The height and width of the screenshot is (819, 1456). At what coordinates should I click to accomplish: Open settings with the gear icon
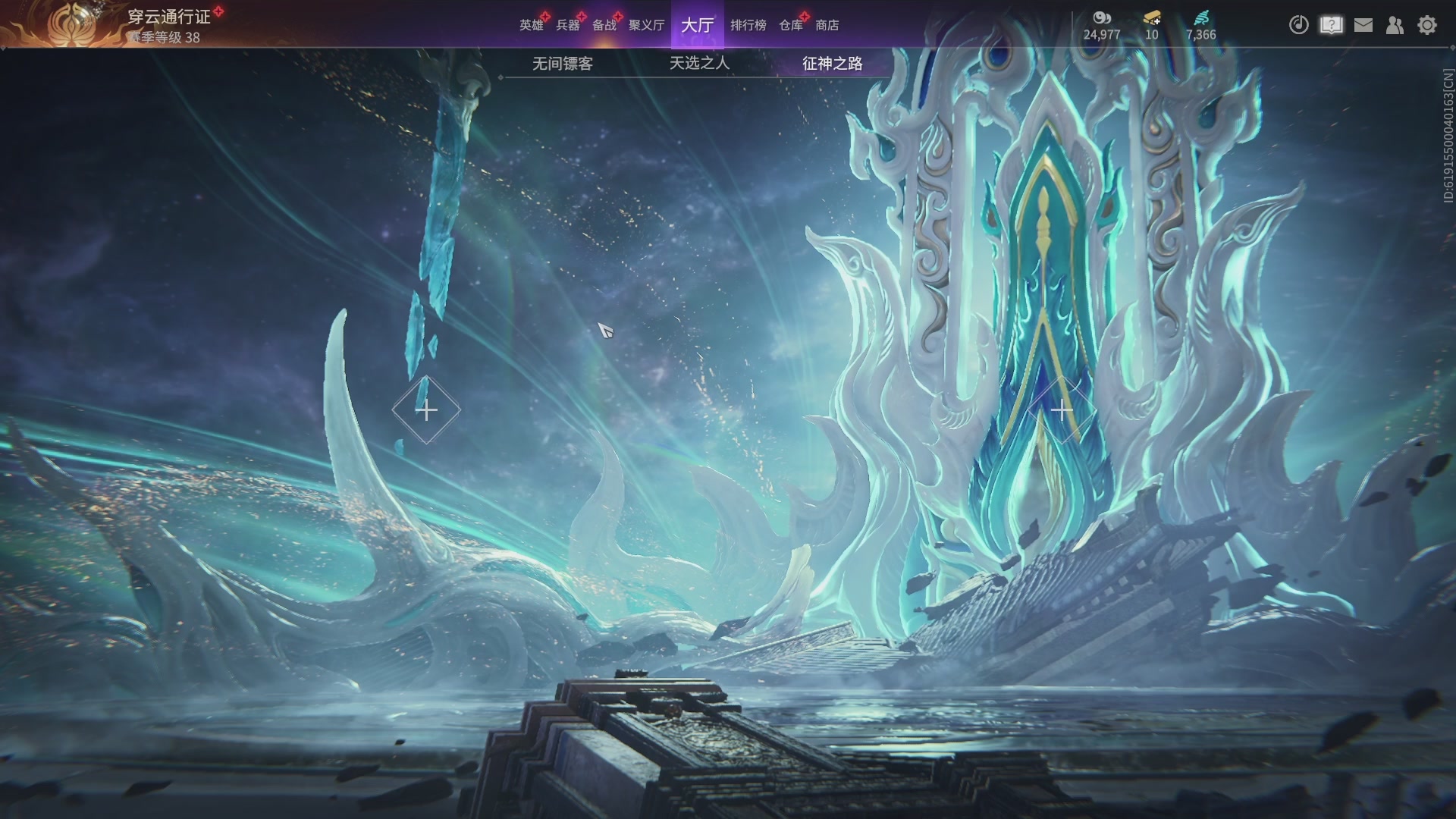[x=1427, y=25]
